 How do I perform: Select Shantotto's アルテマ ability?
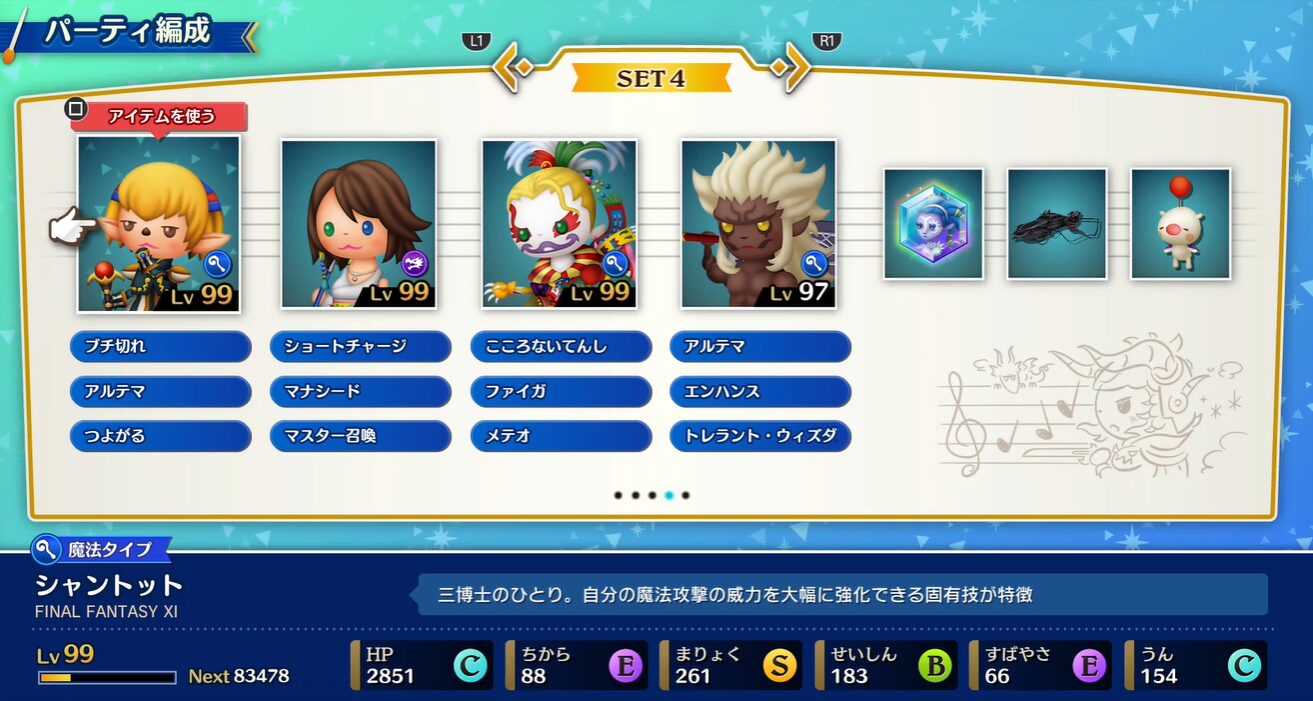[x=160, y=392]
